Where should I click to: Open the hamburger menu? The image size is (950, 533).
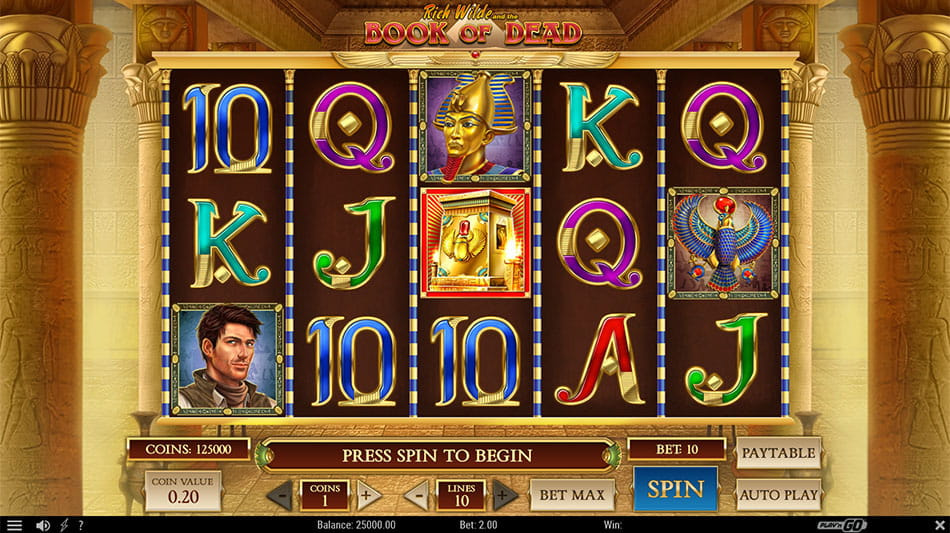click(x=14, y=525)
